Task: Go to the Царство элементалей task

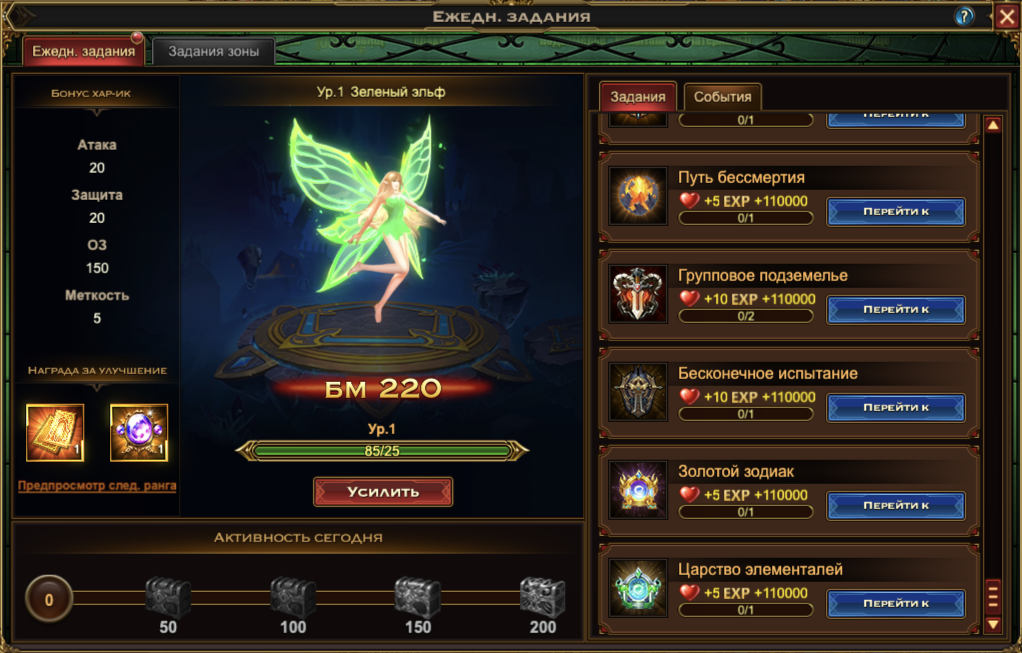Action: click(x=896, y=603)
